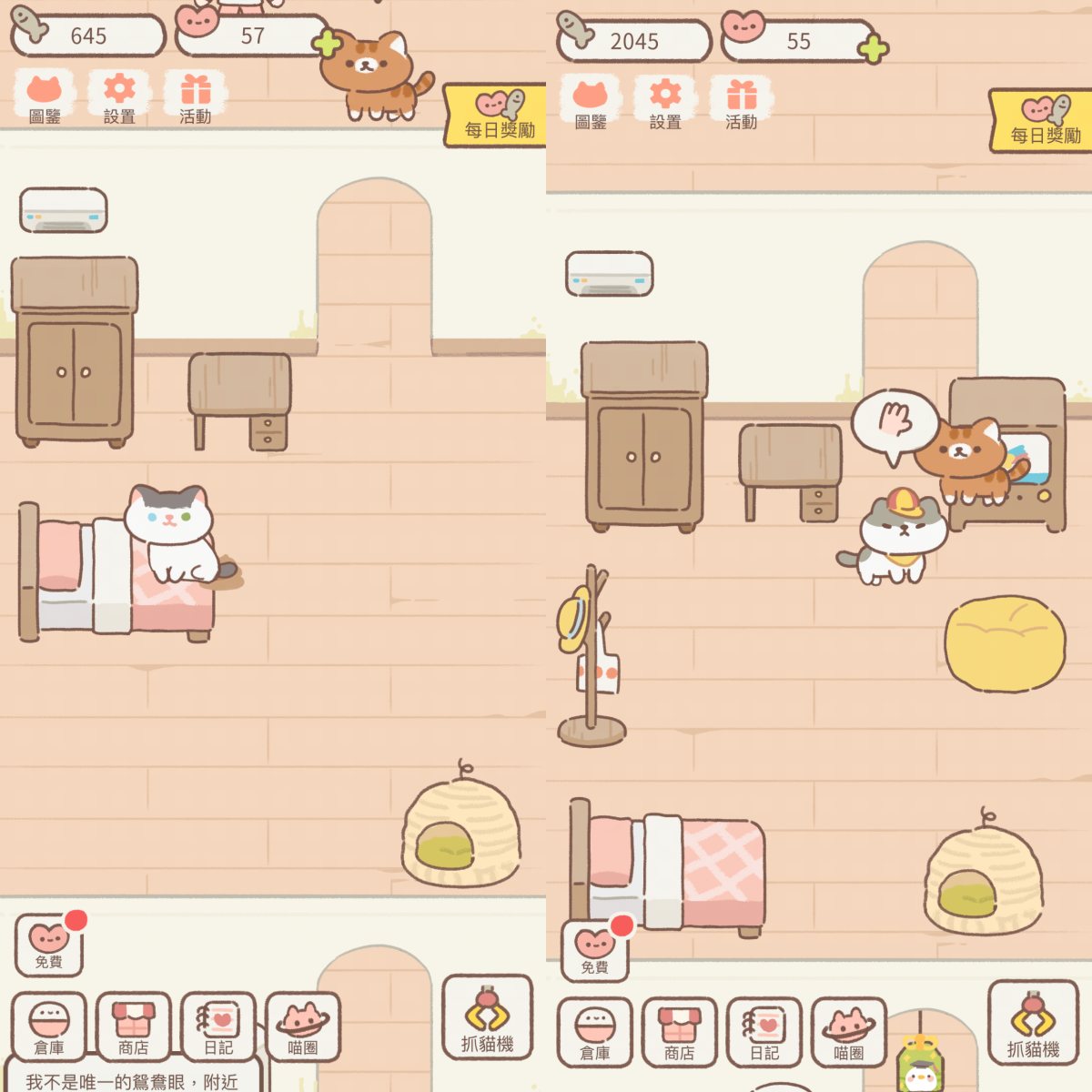Launch 抓貓機 claw machine in the left screen
1092x1092 pixels.
click(x=487, y=1017)
